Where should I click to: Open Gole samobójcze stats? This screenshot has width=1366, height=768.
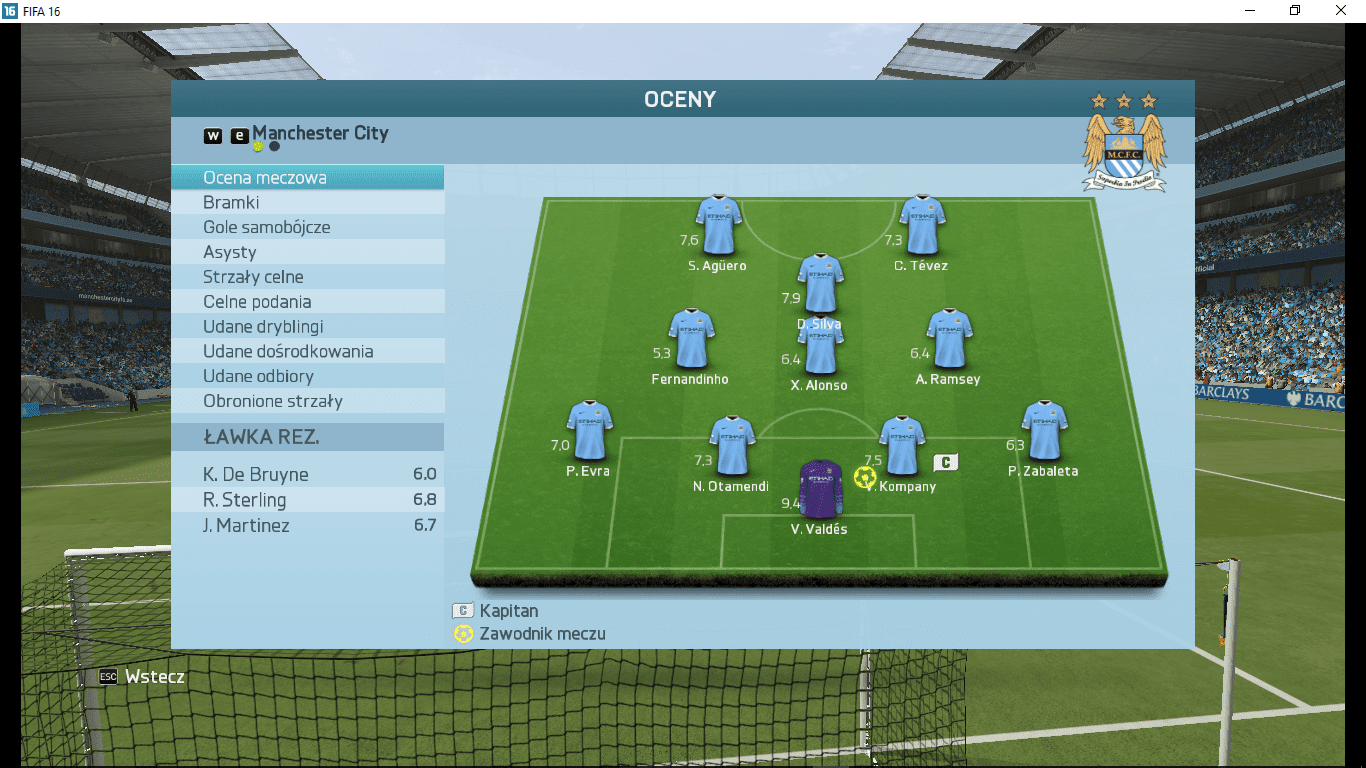(x=307, y=228)
